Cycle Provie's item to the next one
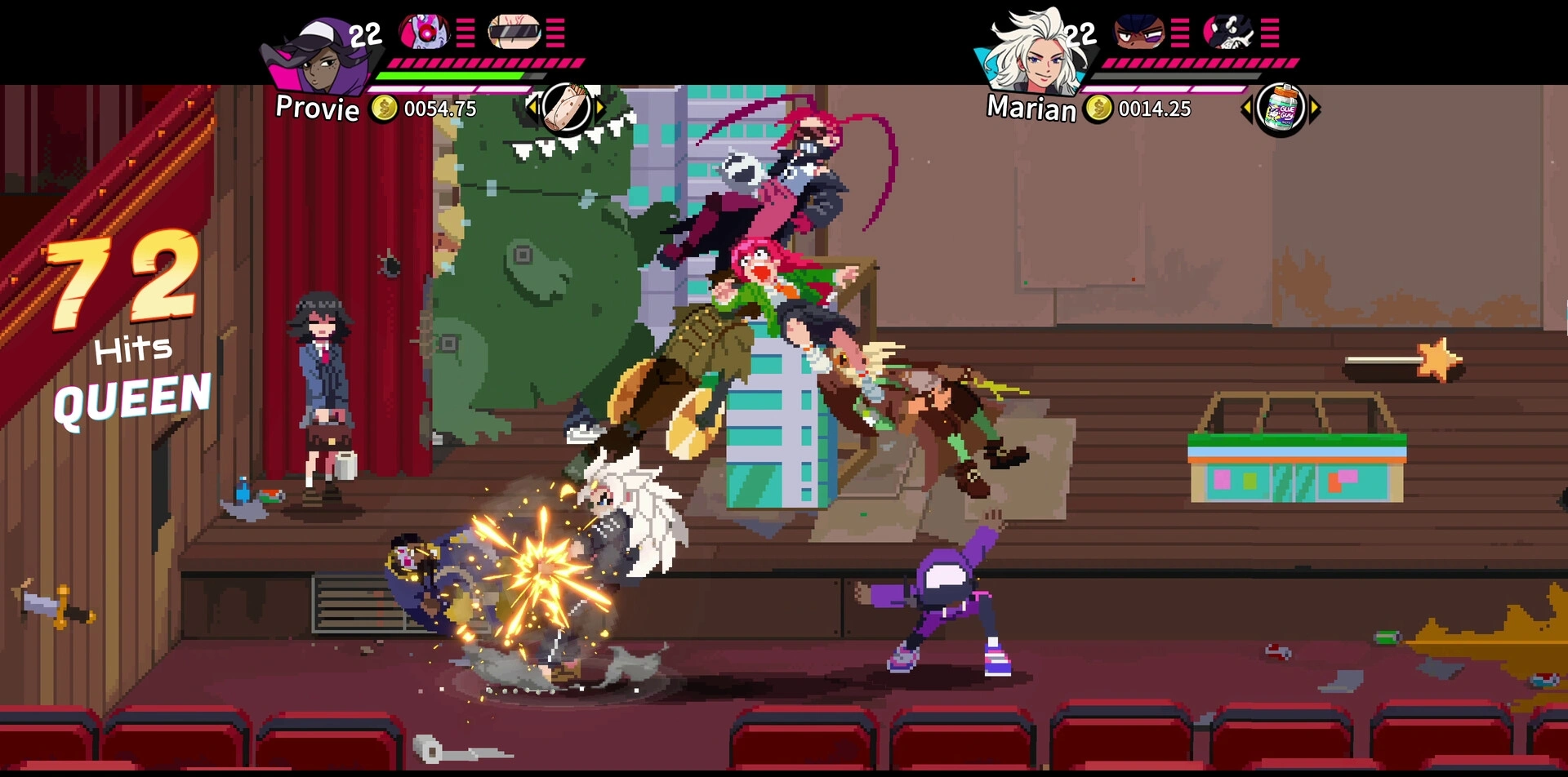 (x=601, y=107)
